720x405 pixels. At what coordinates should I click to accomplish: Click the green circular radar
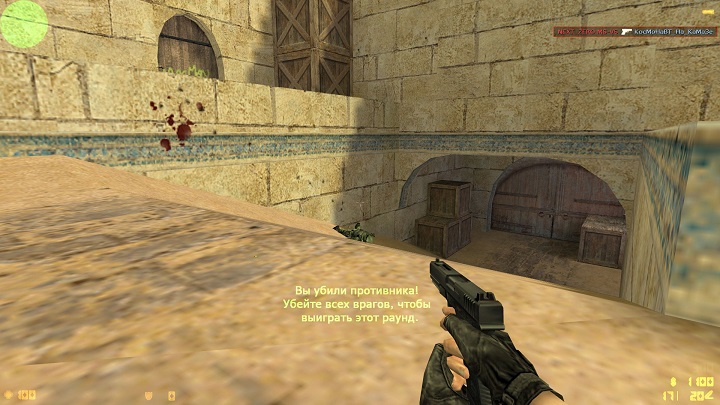[23, 23]
